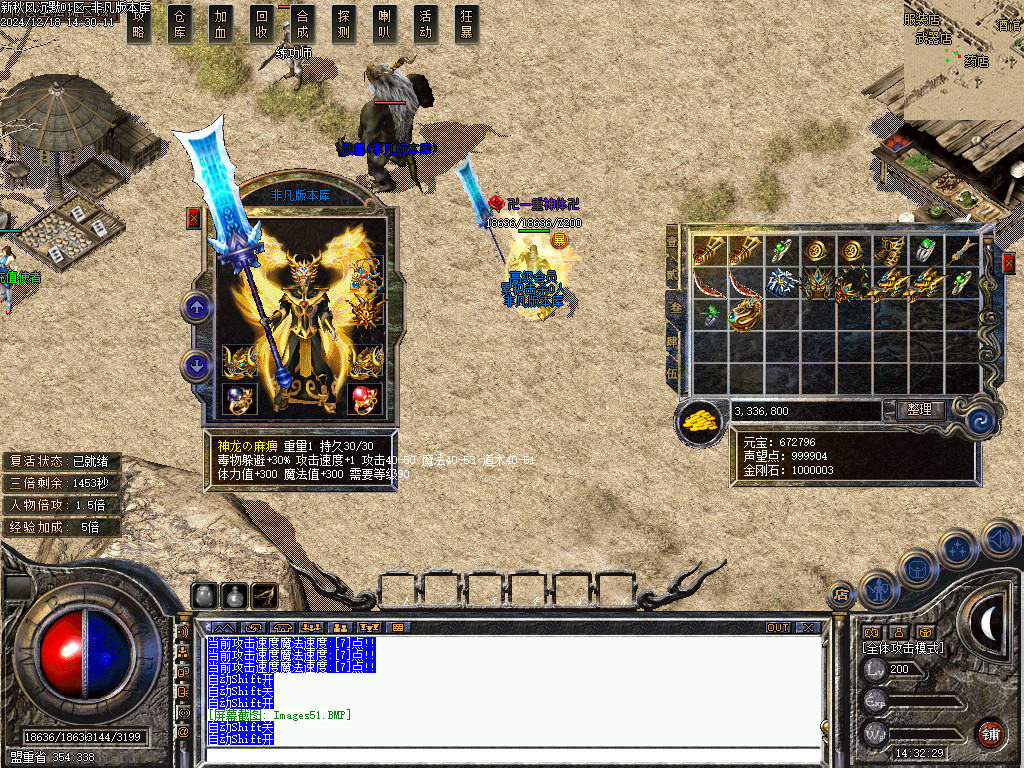The image size is (1024, 768).
Task: Close the inventory bag window
Action: pyautogui.click(x=1008, y=262)
